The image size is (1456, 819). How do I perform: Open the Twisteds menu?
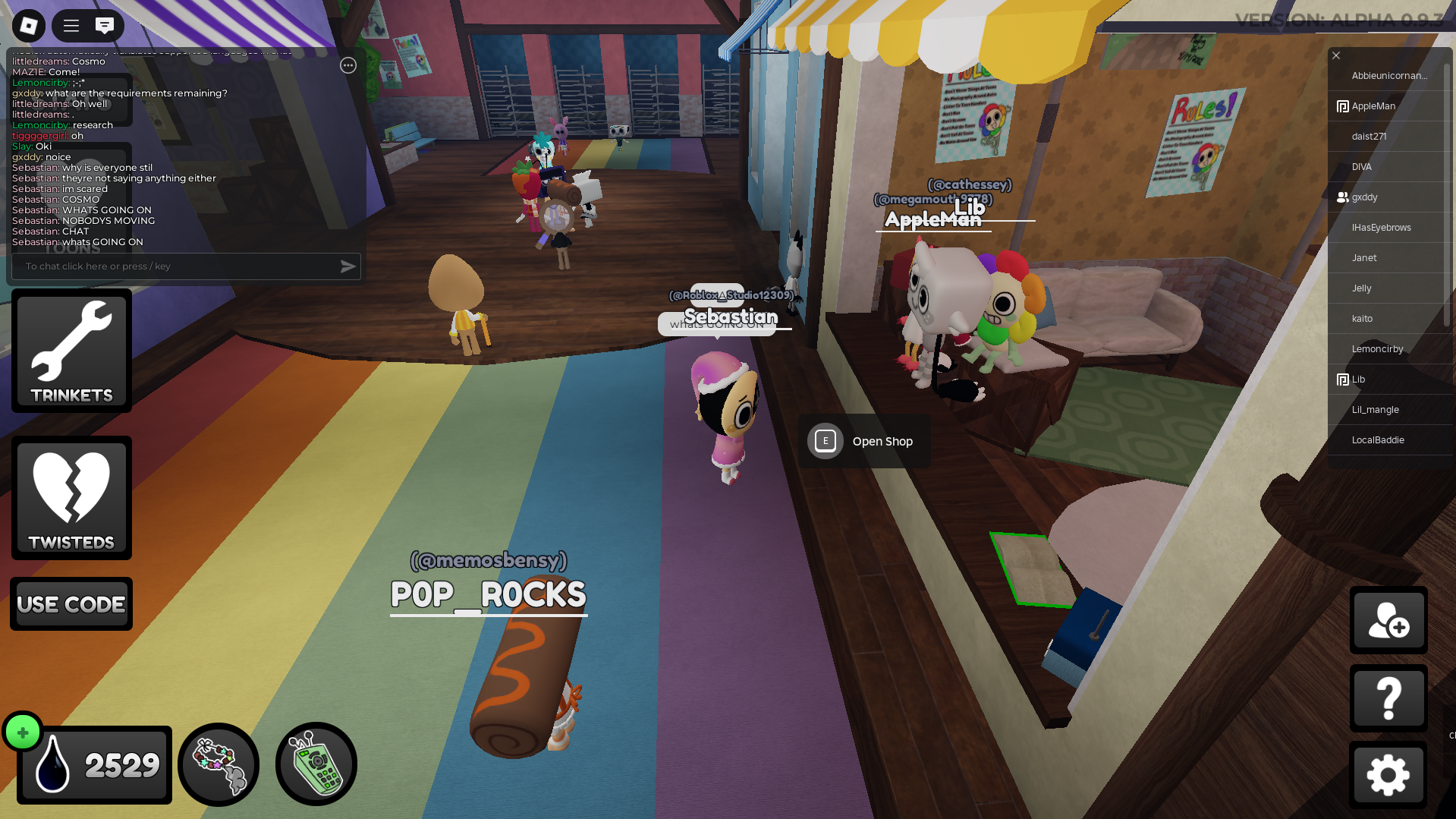(71, 498)
